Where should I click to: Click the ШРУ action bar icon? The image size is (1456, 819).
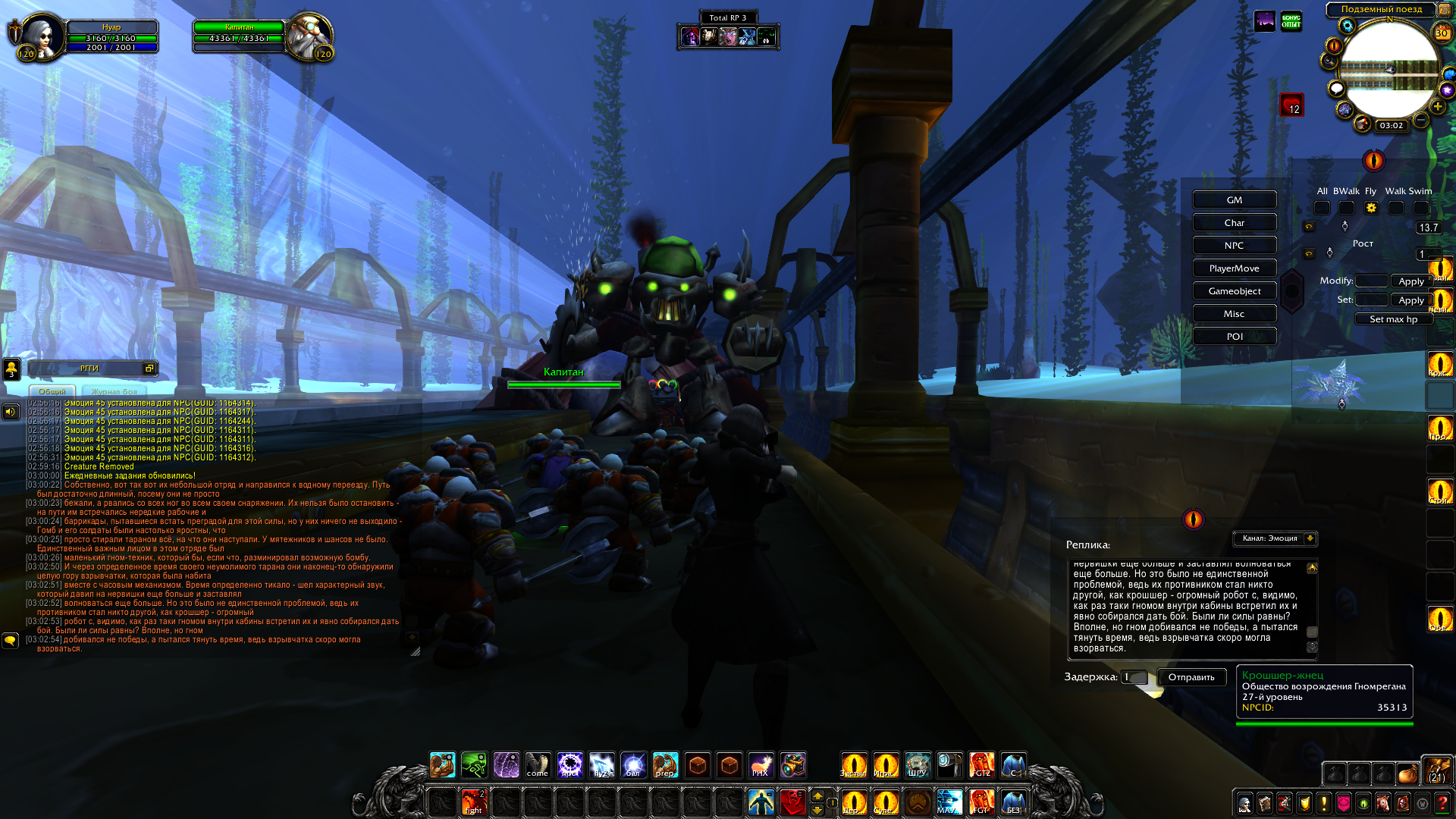tap(918, 765)
